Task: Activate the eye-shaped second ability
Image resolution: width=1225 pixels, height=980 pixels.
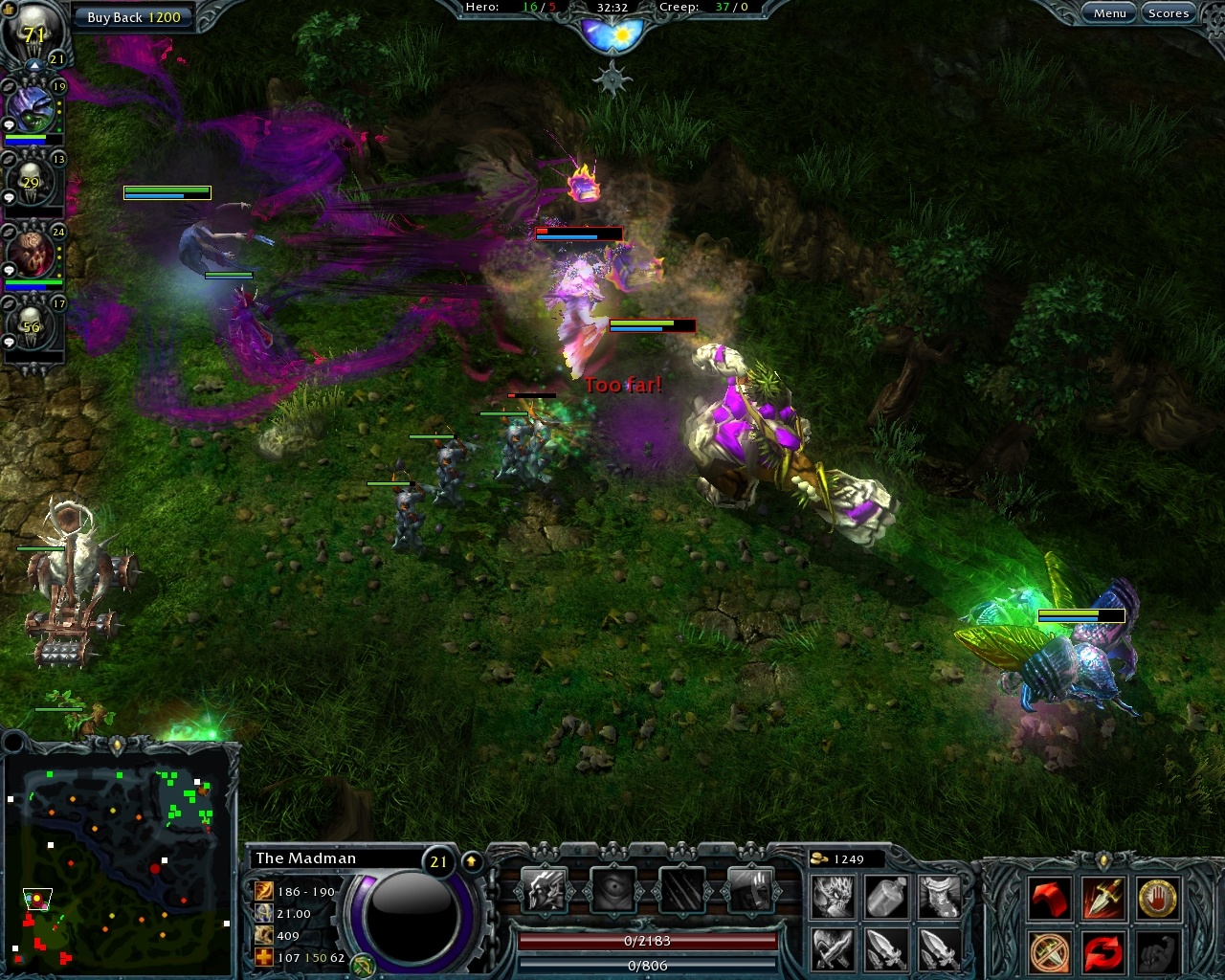Action: point(613,888)
